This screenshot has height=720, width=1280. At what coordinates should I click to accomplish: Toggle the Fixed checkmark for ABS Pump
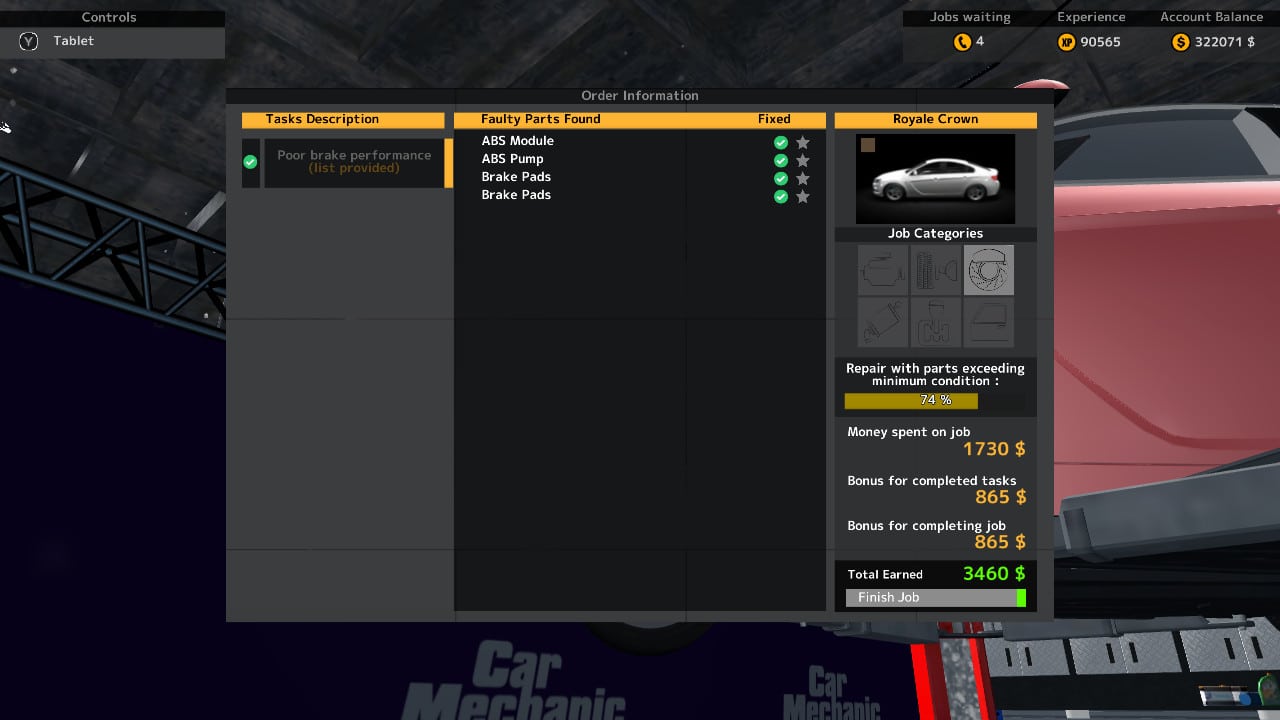(x=780, y=160)
